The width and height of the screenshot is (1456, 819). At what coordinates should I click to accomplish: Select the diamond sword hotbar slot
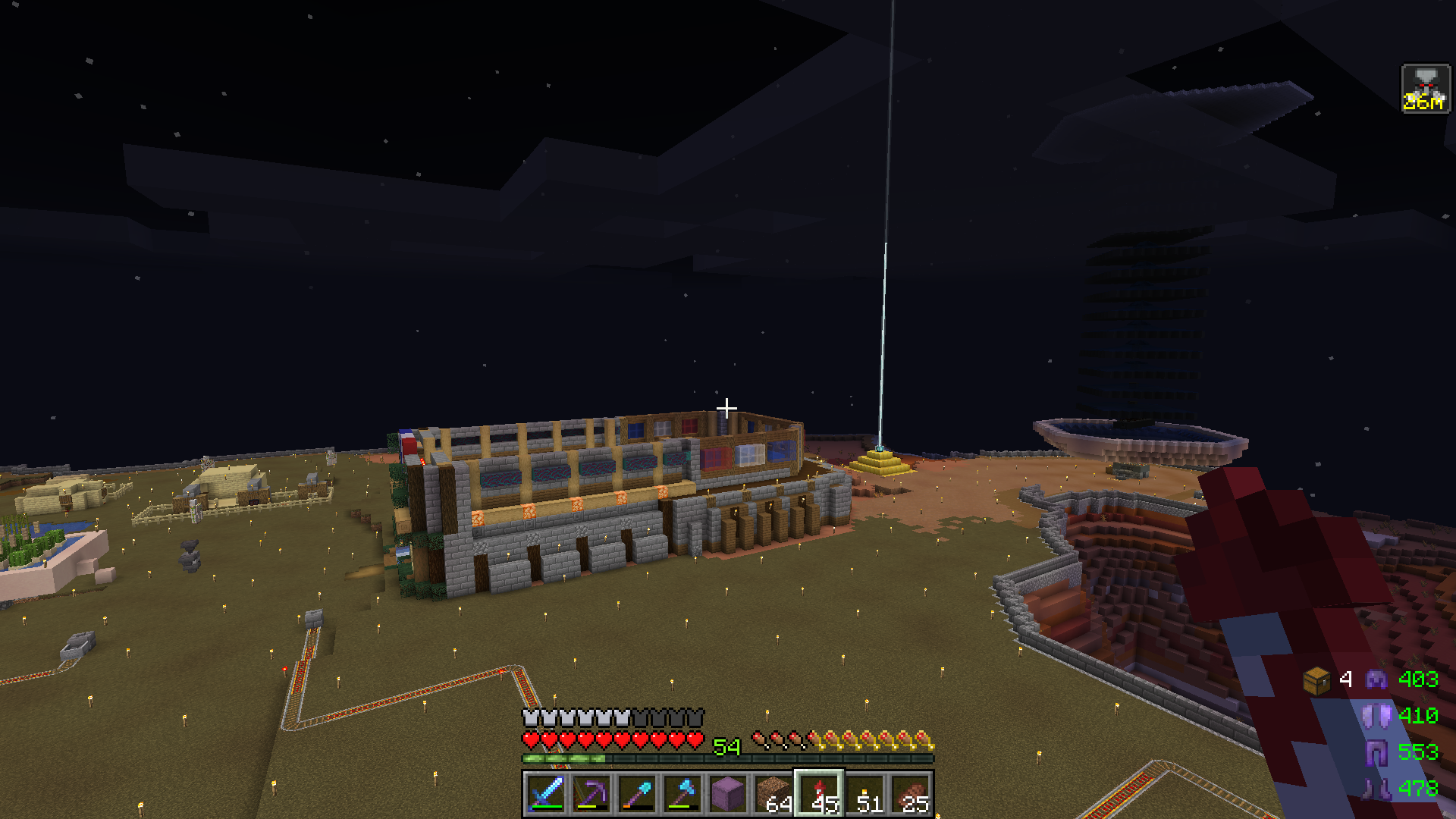pyautogui.click(x=546, y=794)
